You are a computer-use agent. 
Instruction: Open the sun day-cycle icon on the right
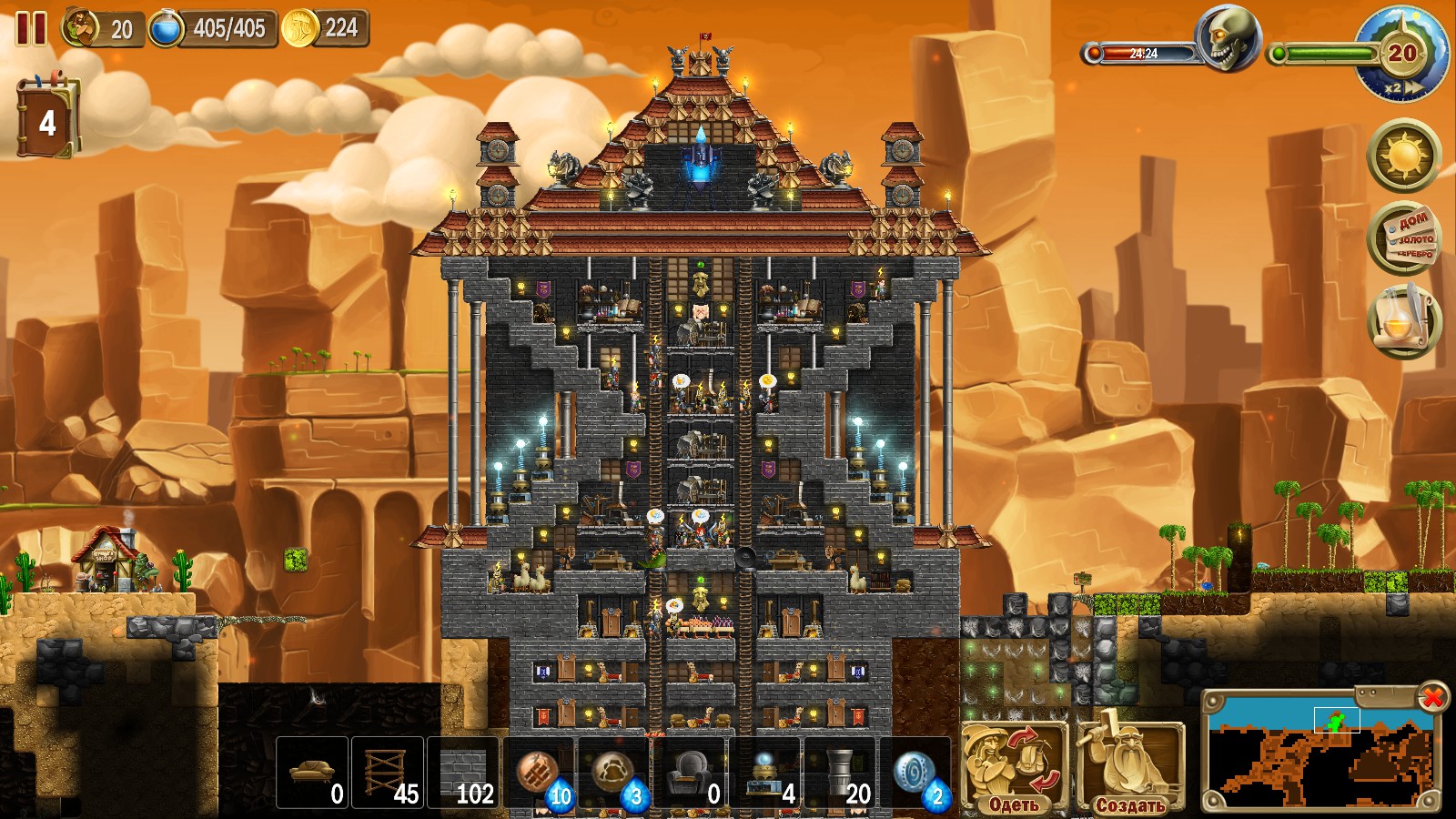1401,157
